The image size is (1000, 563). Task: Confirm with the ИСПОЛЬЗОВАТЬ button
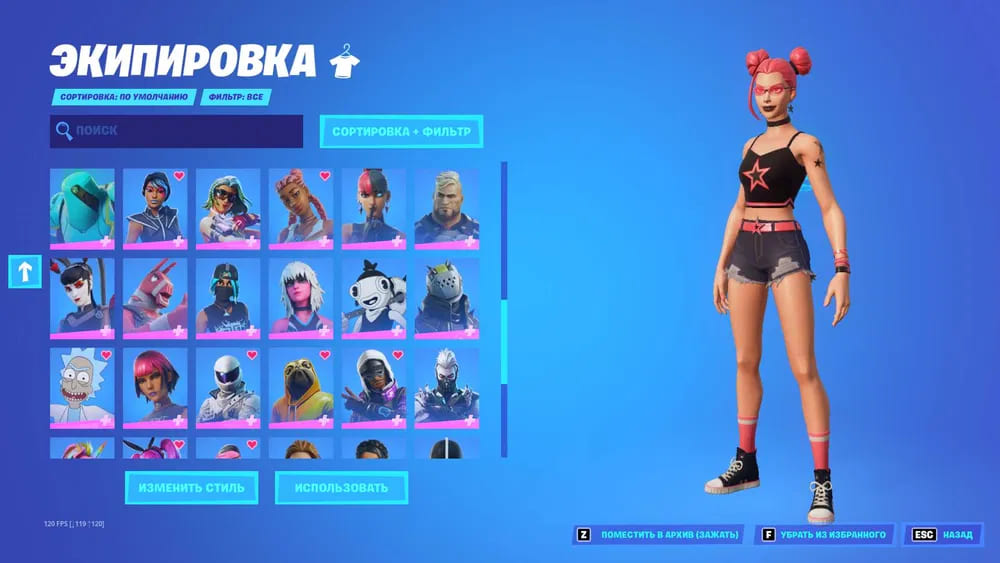point(341,488)
